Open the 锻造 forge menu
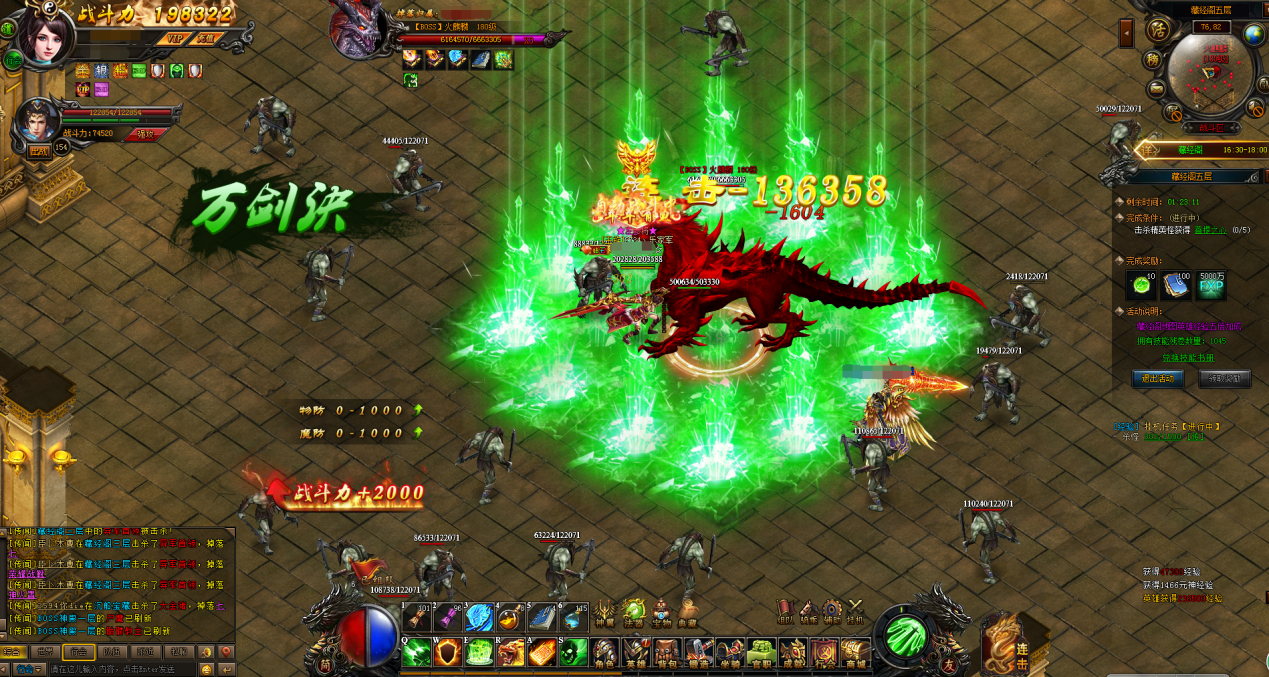 tap(699, 654)
